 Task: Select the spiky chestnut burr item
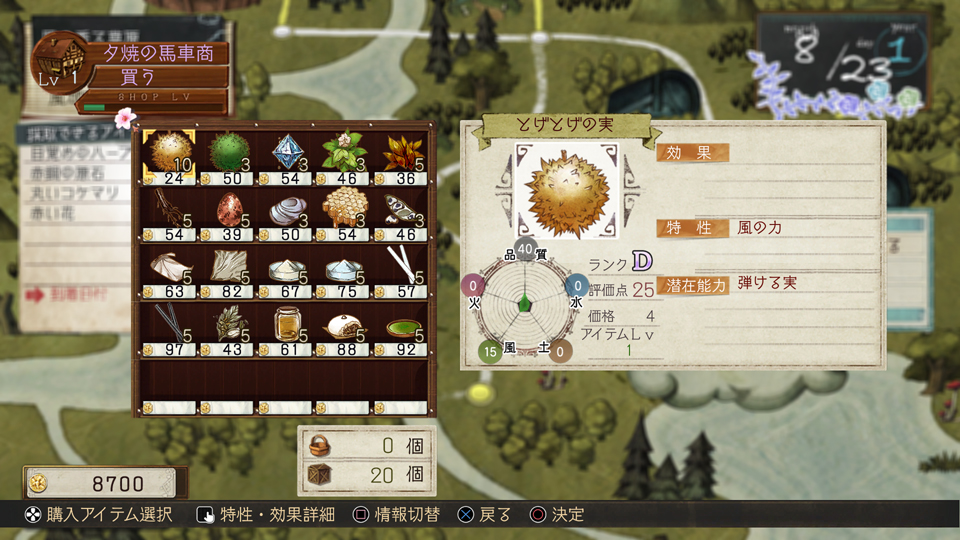pyautogui.click(x=166, y=153)
